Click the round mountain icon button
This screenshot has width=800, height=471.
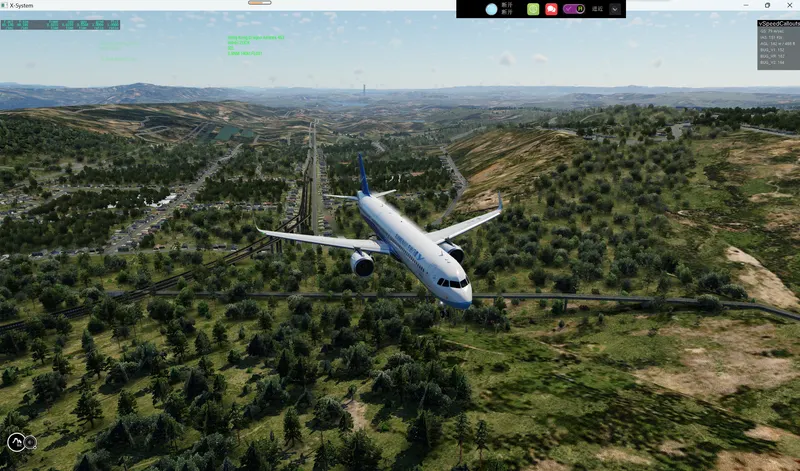[16, 442]
